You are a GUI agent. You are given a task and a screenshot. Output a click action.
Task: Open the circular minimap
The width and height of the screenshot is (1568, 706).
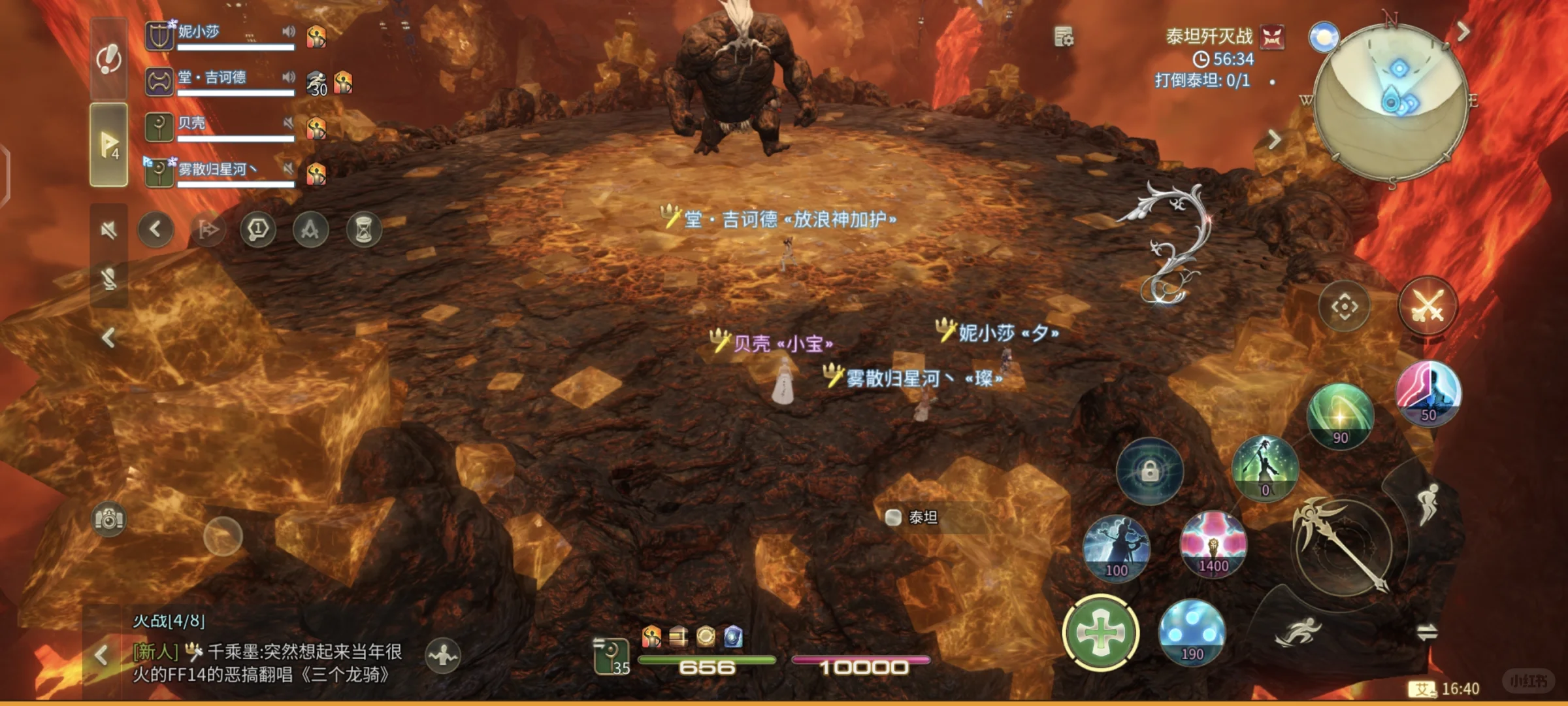(x=1390, y=103)
